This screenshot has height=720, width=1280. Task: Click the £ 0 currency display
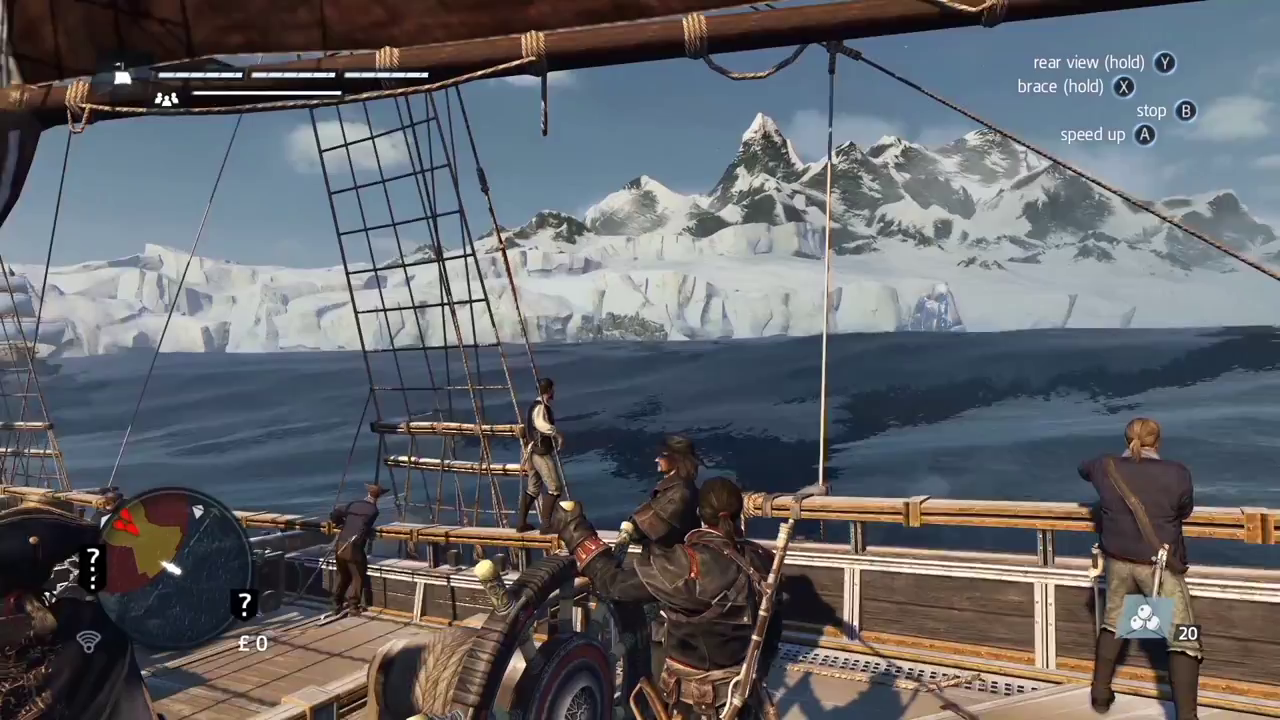252,643
